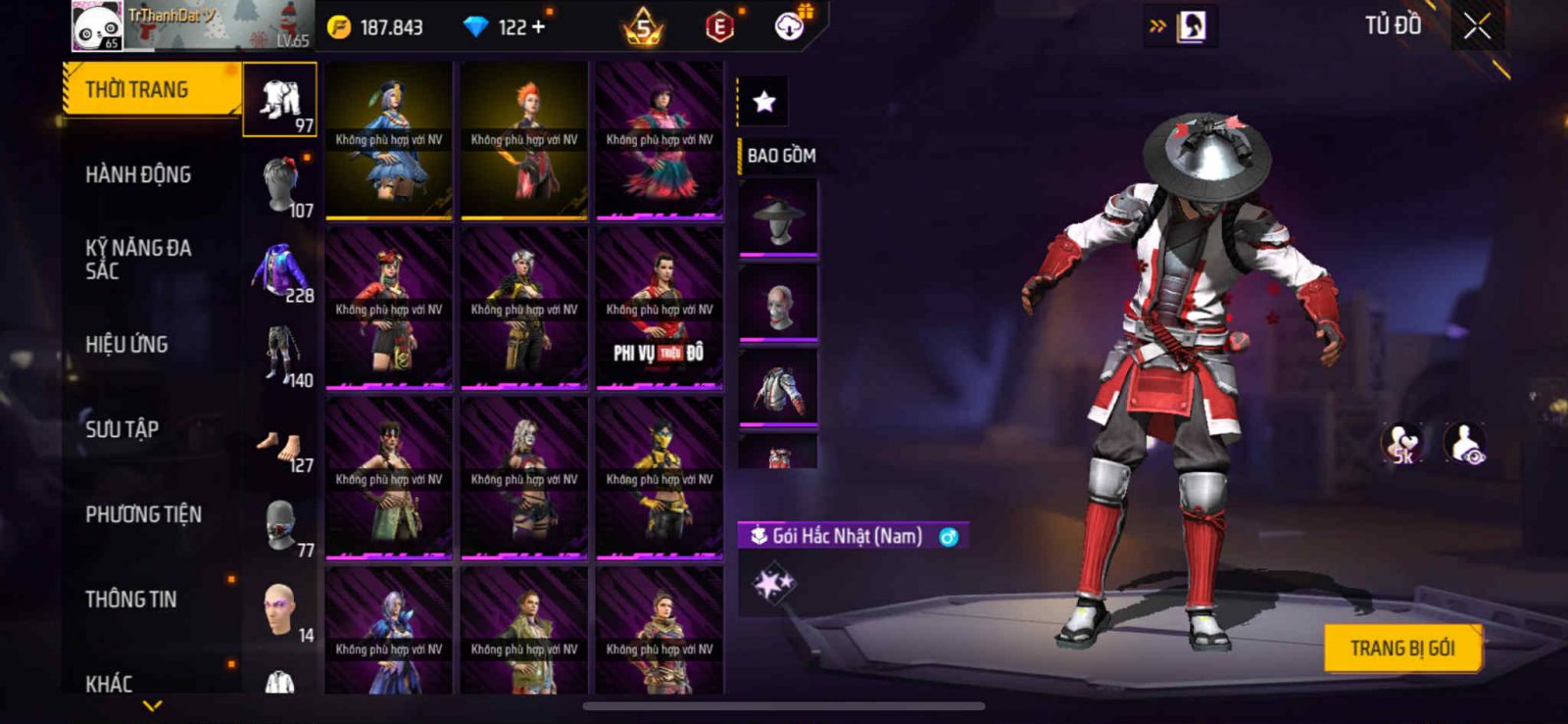
Task: Toggle the character preview eye icon
Action: [x=1465, y=443]
